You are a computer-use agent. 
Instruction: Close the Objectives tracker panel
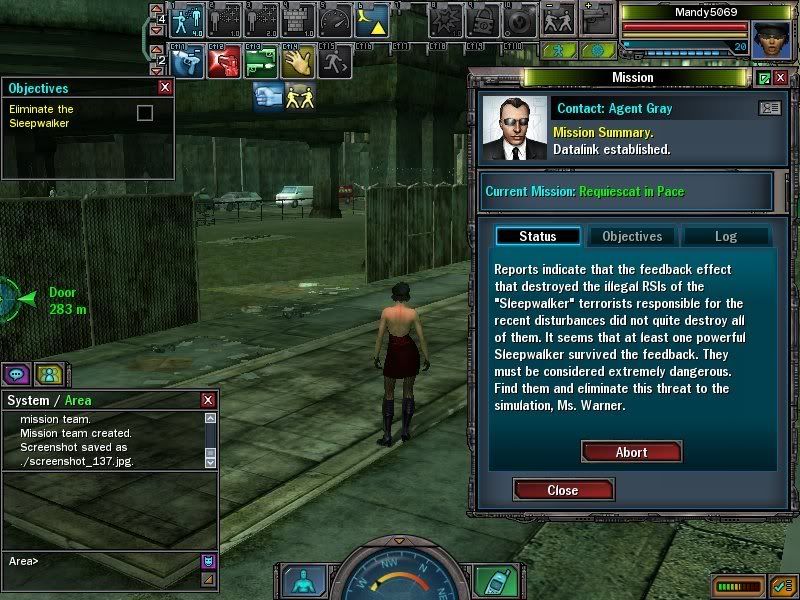point(165,88)
